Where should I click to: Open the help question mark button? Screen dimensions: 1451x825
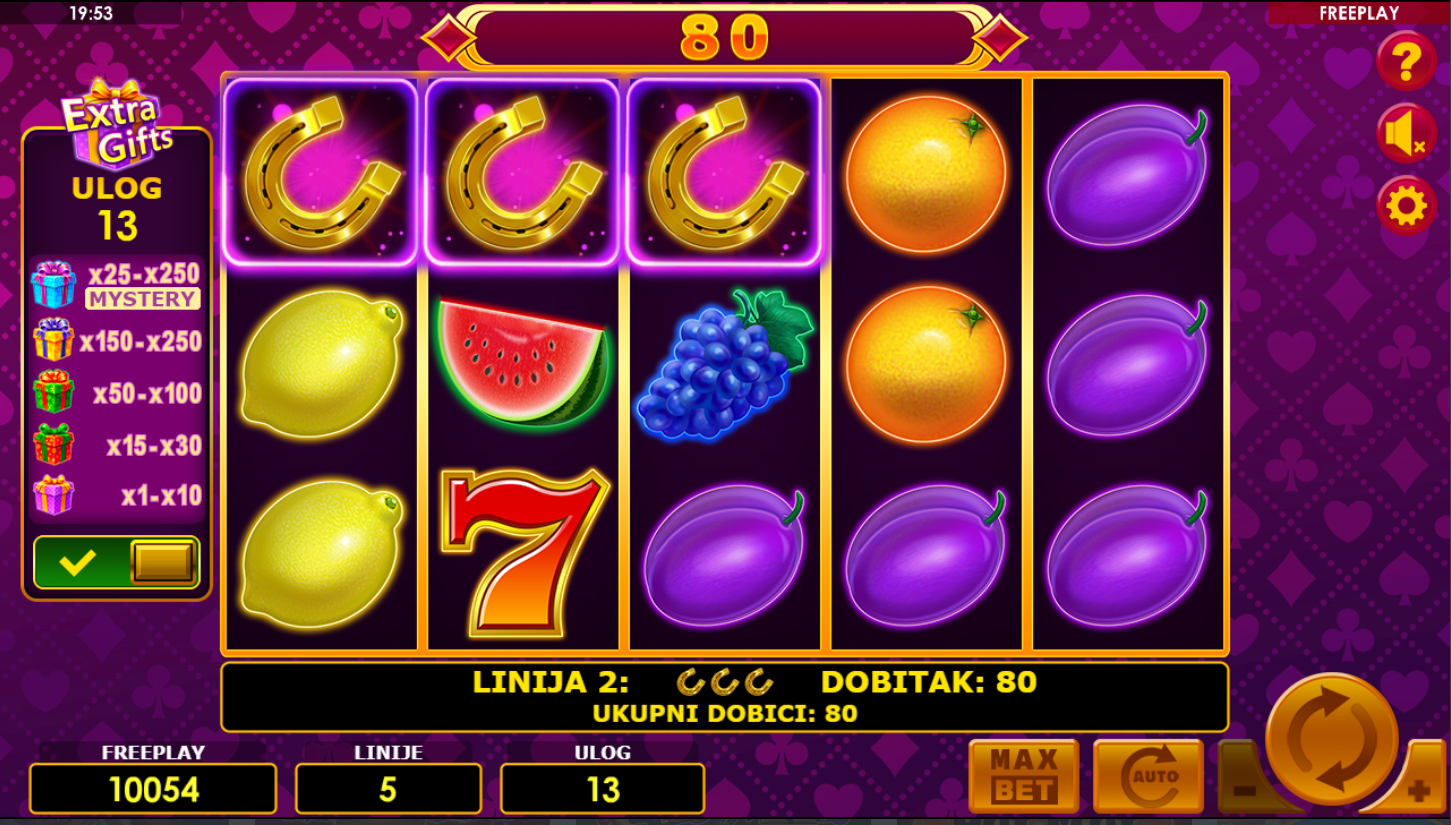pos(1406,62)
